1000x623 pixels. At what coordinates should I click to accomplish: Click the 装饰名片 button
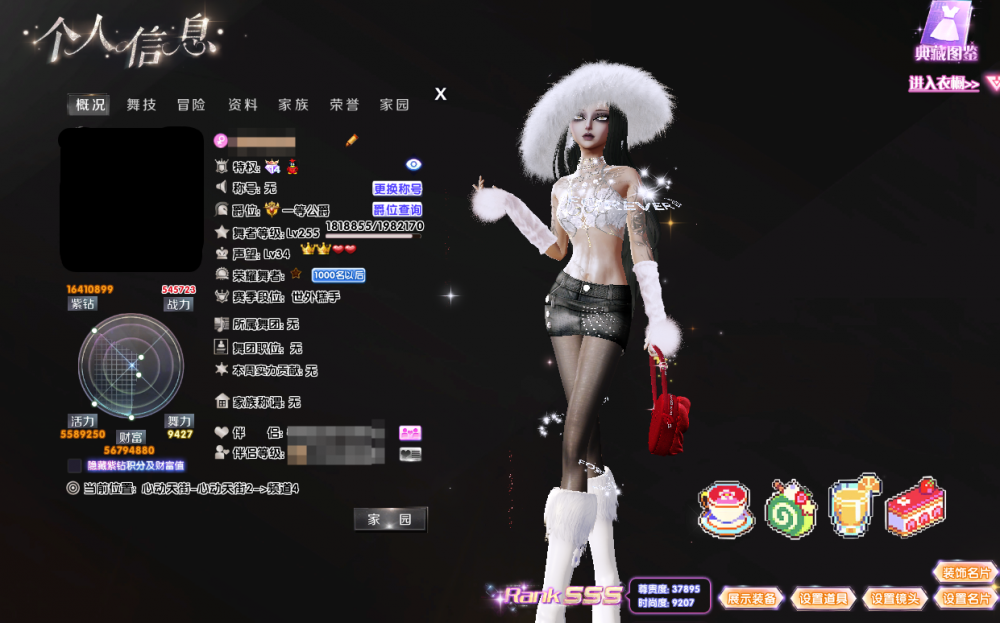[965, 573]
